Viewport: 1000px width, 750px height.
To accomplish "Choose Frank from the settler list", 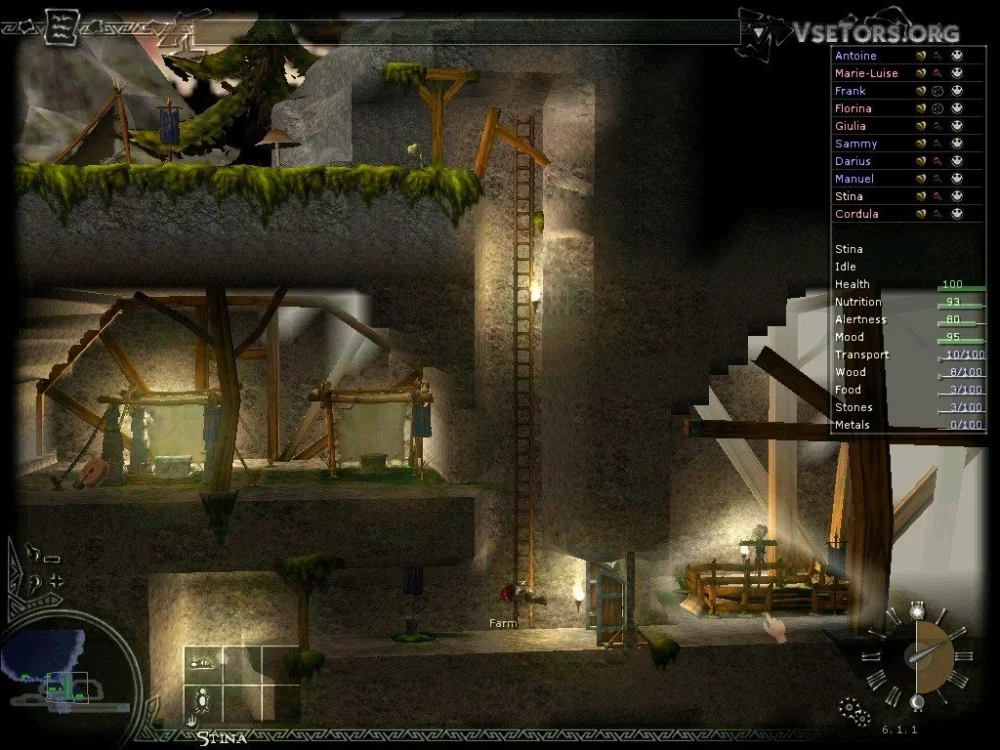I will click(x=850, y=91).
